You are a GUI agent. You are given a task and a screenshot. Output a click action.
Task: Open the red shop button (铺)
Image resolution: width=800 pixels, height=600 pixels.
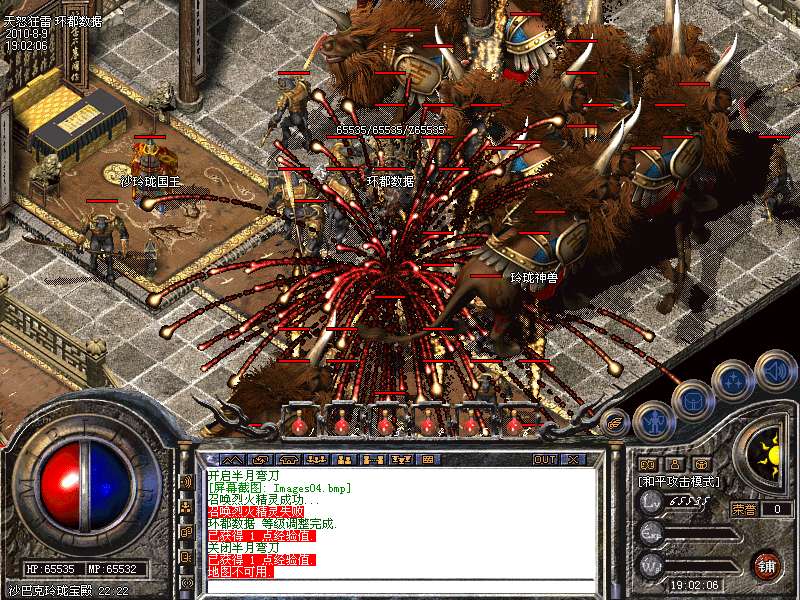[x=766, y=564]
